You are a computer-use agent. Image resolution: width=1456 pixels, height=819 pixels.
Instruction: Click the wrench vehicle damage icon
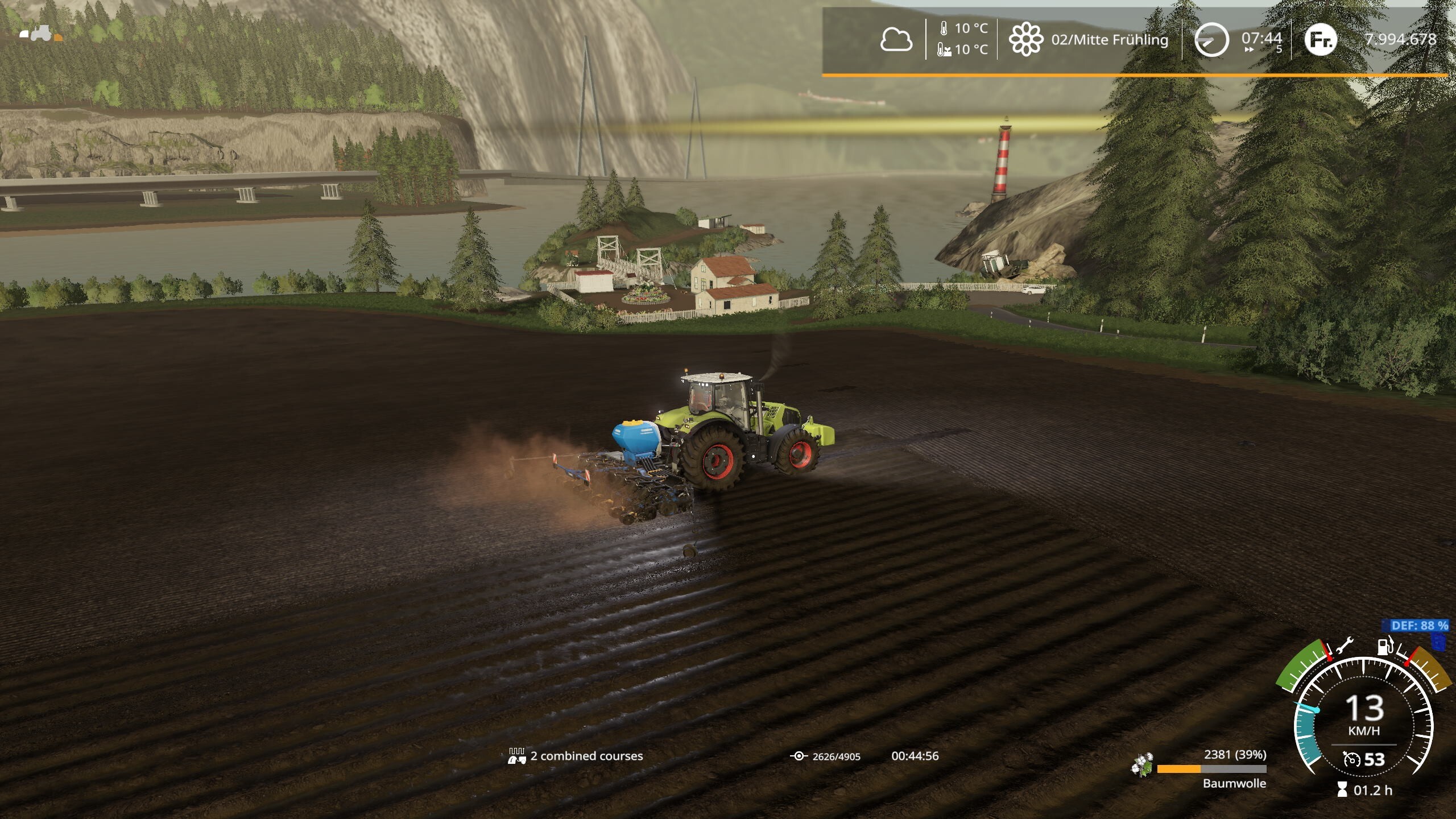(x=1345, y=647)
